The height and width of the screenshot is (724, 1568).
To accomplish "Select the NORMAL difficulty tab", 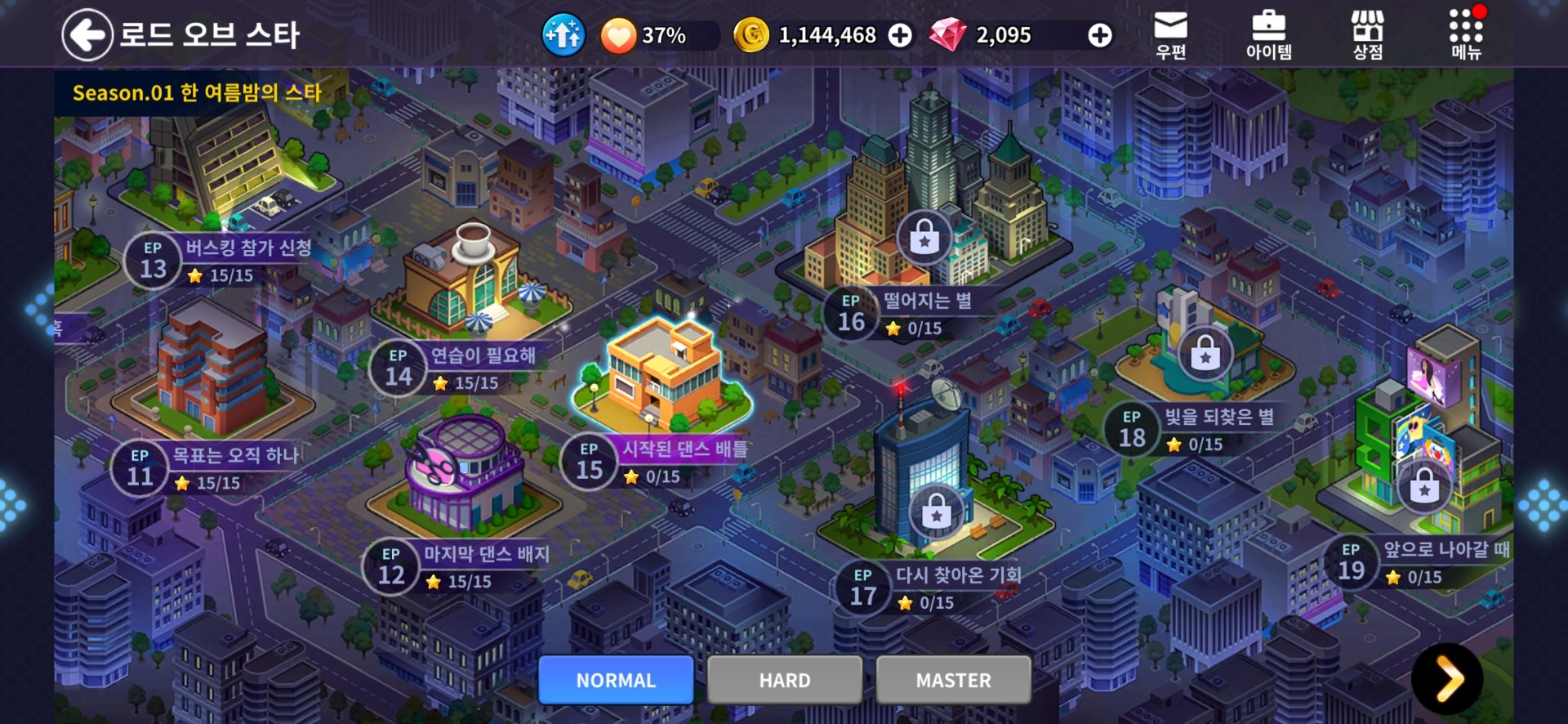I will pyautogui.click(x=616, y=680).
